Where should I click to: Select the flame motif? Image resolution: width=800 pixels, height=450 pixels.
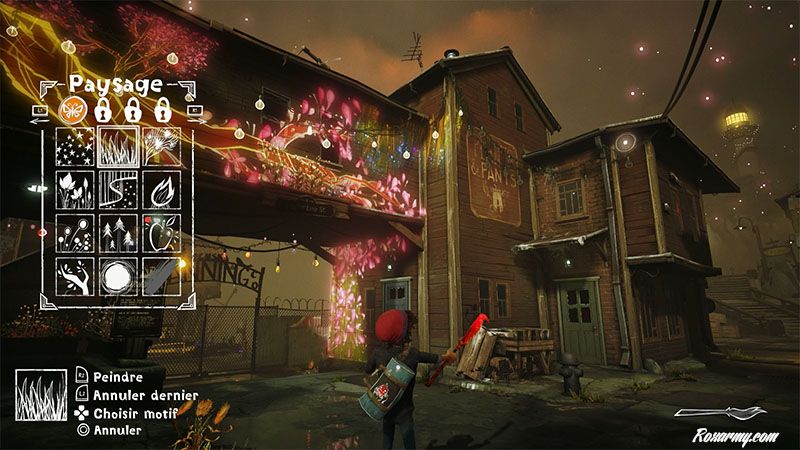(160, 190)
